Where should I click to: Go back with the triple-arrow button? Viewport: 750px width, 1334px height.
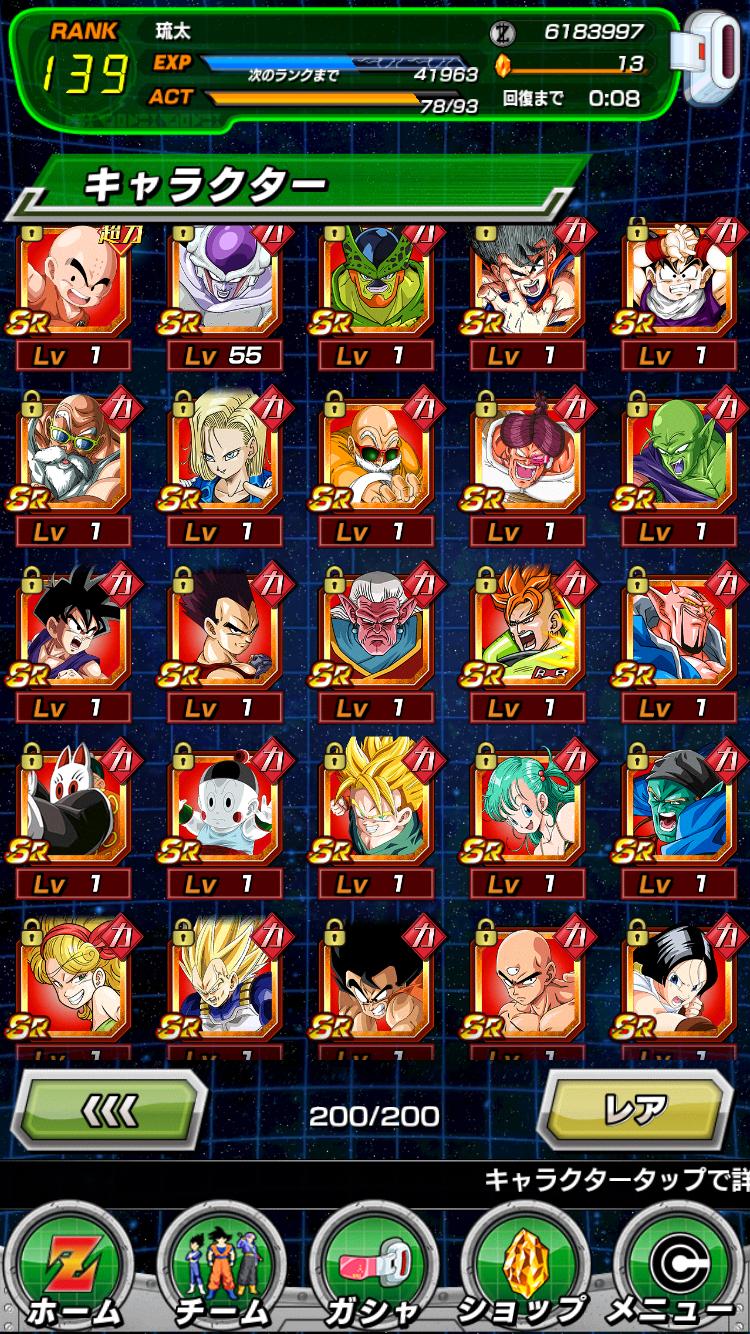click(x=108, y=1110)
